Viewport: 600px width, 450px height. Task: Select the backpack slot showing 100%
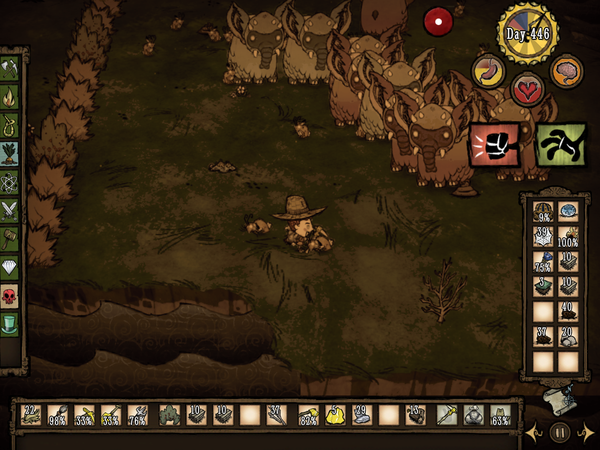(x=567, y=237)
